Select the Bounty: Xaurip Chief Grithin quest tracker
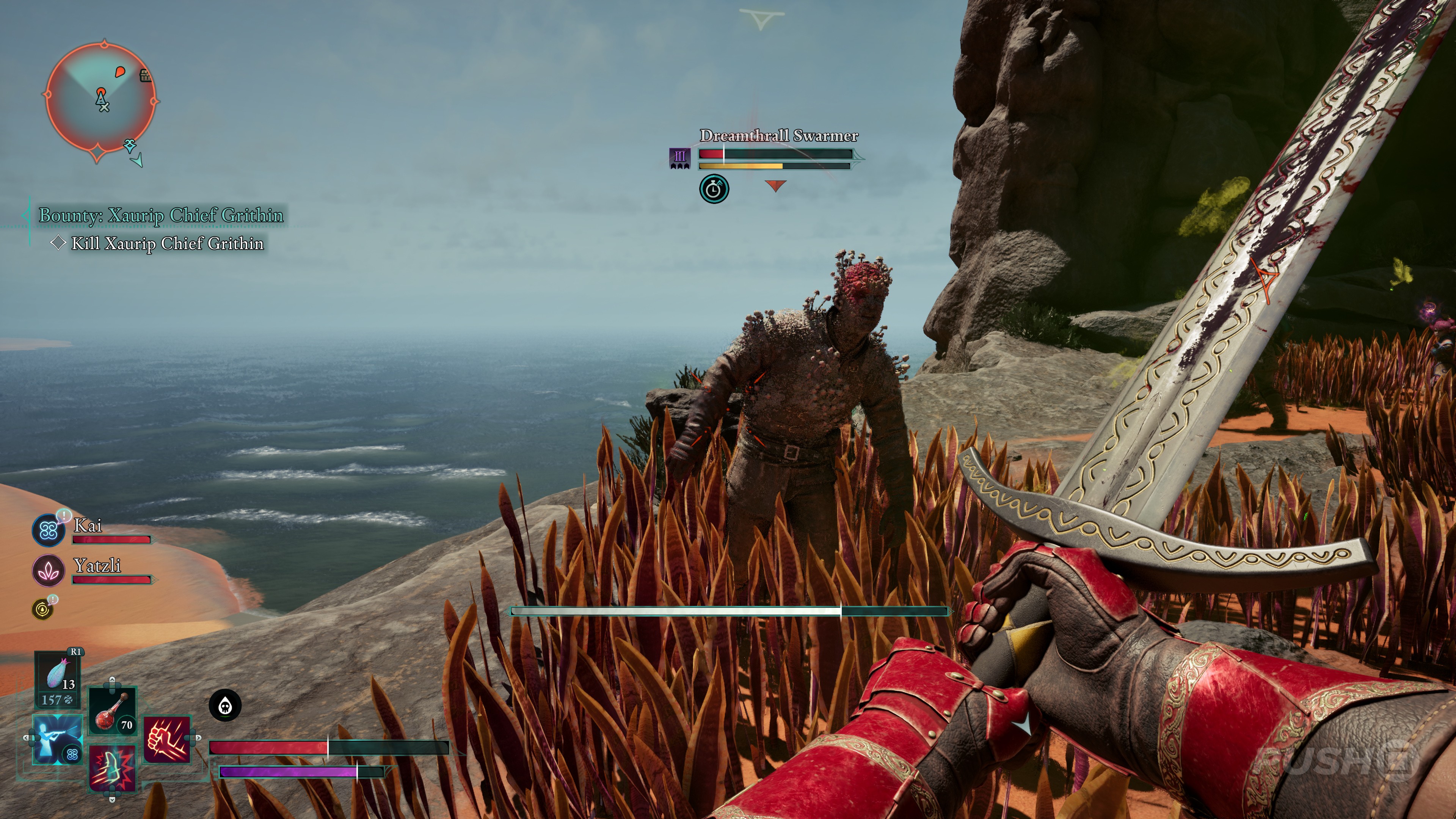1456x819 pixels. [160, 215]
